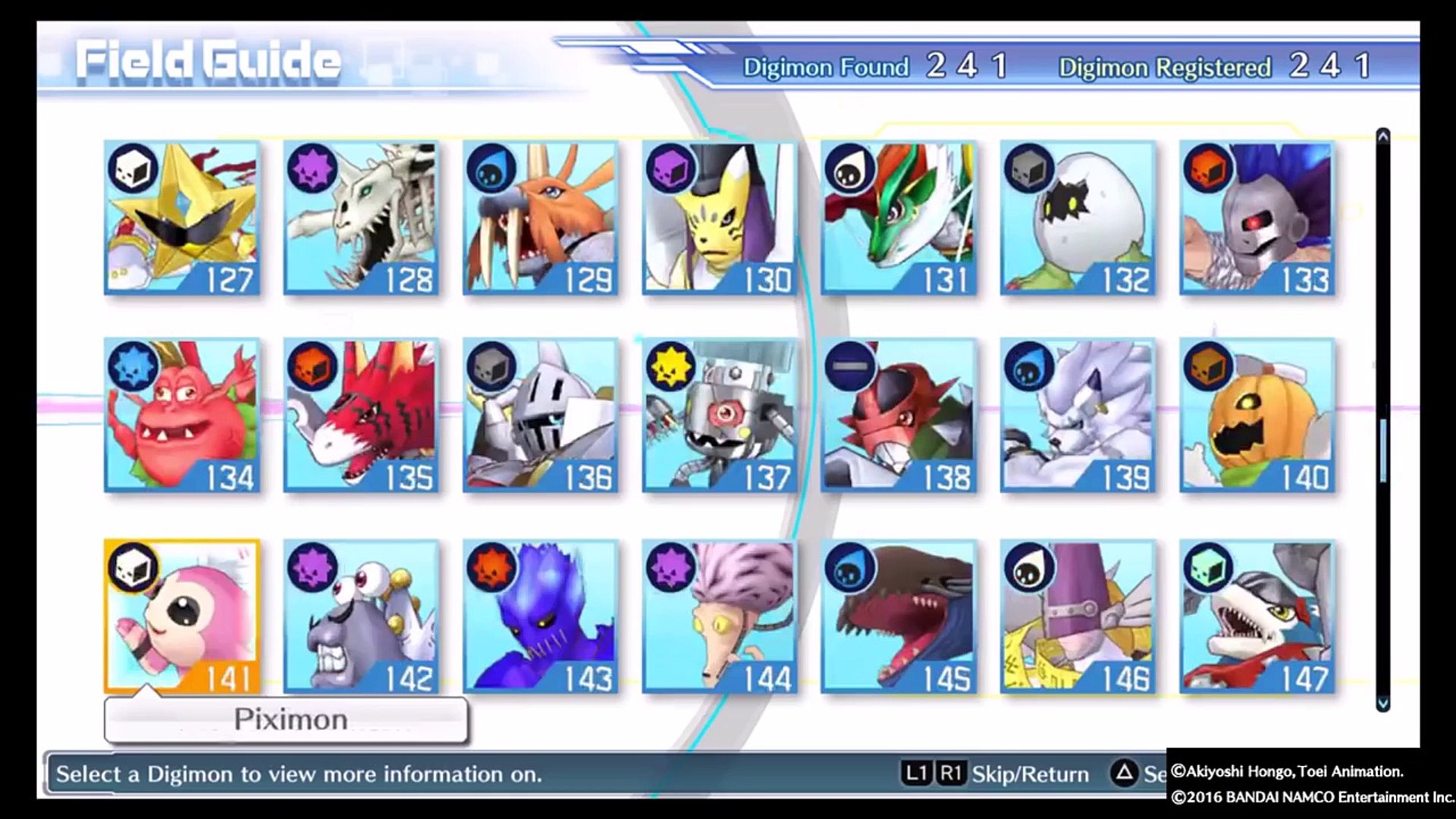Select the grey robot Digimon entry 137
Screen dimensions: 1456x819
pos(720,415)
